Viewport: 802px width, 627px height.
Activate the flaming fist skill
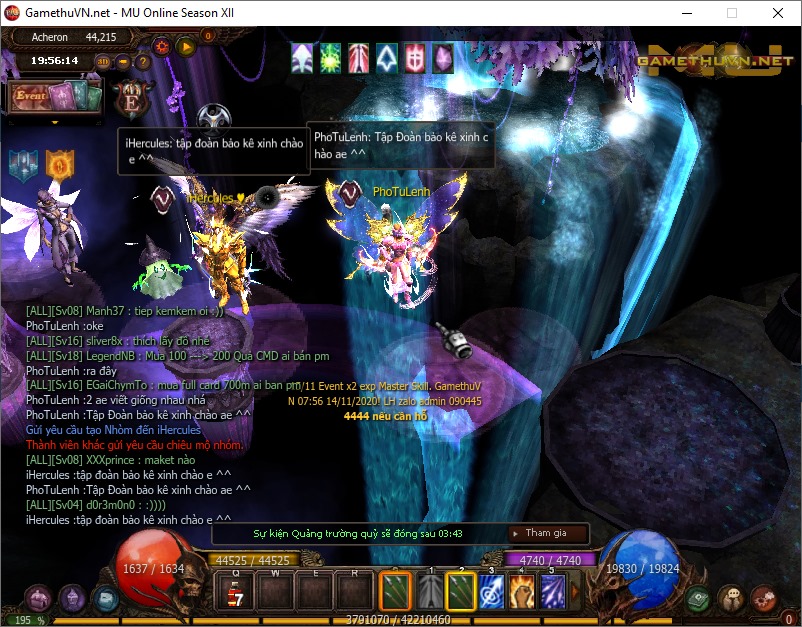[522, 591]
